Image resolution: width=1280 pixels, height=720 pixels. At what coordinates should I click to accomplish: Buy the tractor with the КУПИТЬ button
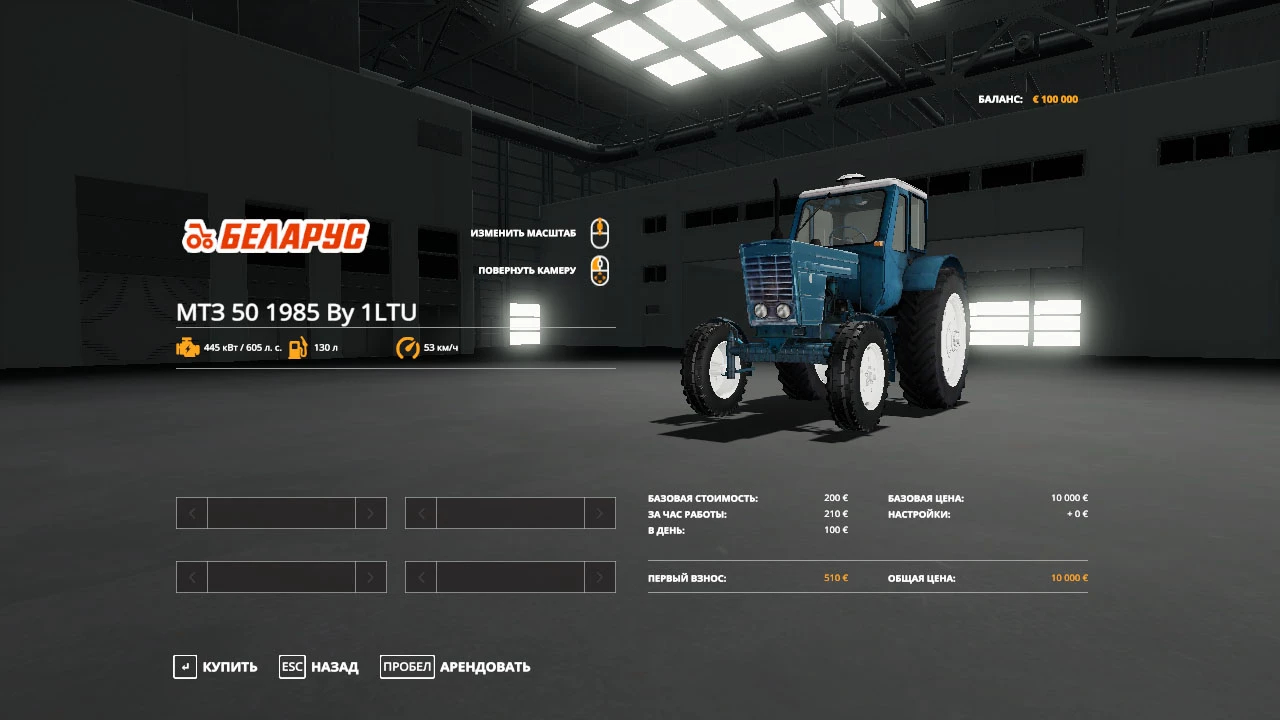pos(216,667)
